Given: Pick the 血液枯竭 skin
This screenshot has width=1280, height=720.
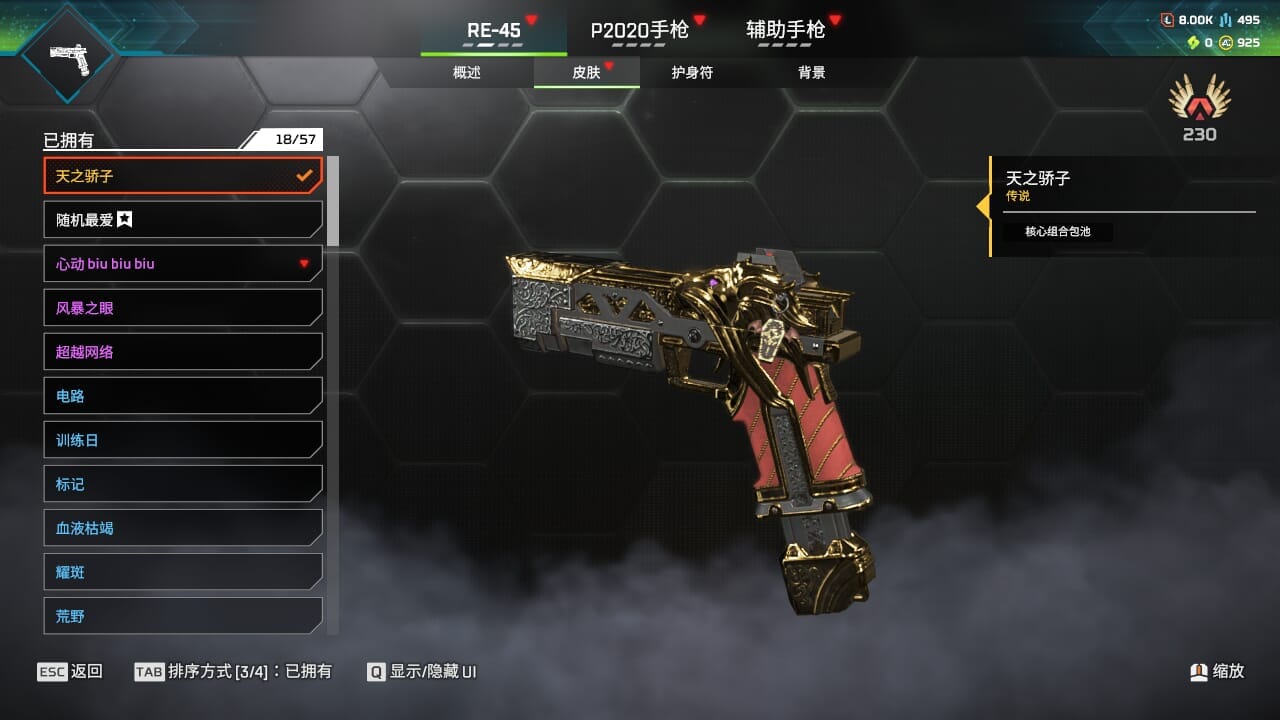Looking at the screenshot, I should tap(183, 528).
